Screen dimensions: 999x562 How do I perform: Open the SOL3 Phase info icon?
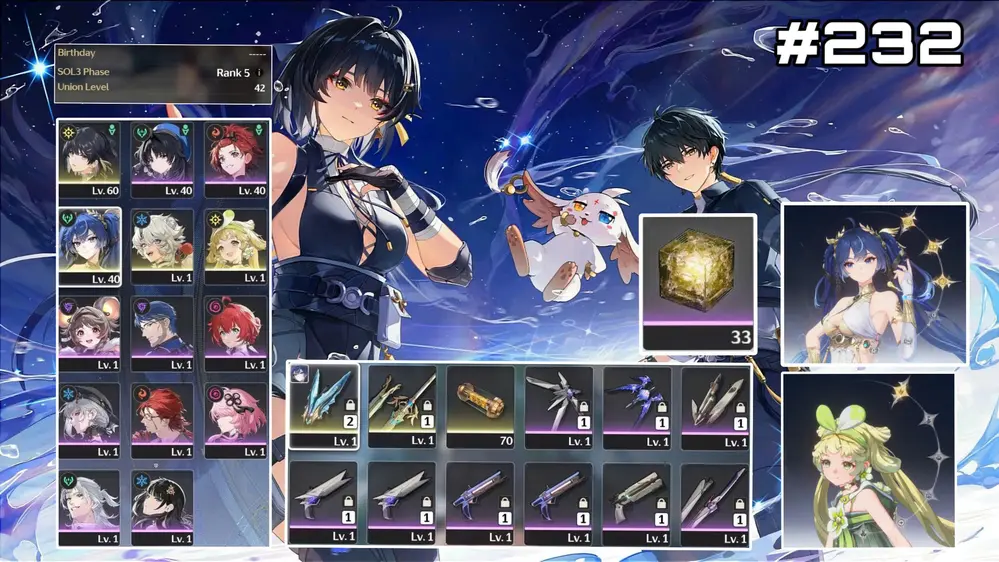pyautogui.click(x=260, y=73)
